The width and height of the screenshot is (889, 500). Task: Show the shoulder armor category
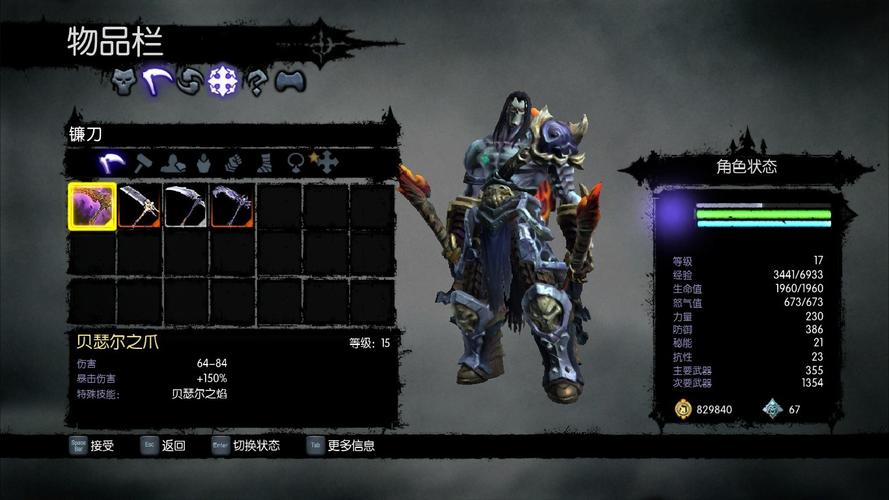(173, 162)
